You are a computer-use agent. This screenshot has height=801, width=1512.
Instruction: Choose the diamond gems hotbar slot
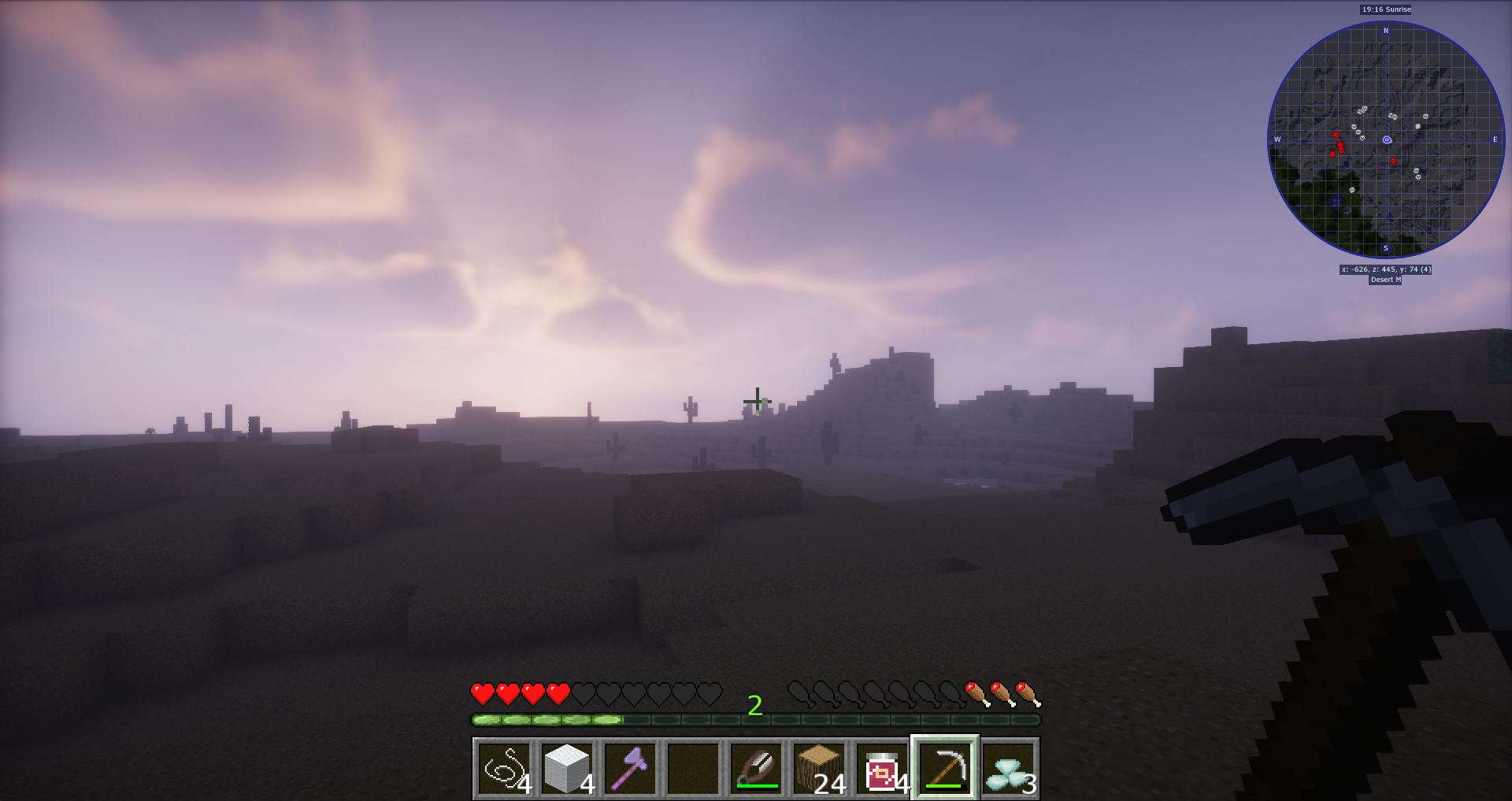click(x=1008, y=768)
